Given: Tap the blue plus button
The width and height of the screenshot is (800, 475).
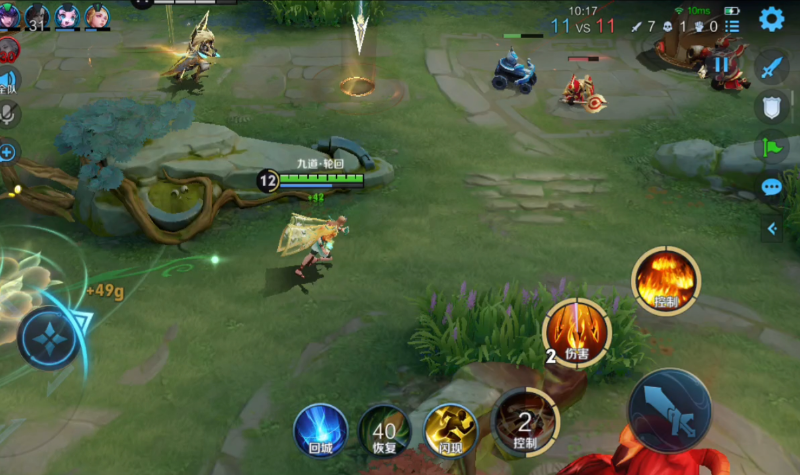Looking at the screenshot, I should [8, 152].
